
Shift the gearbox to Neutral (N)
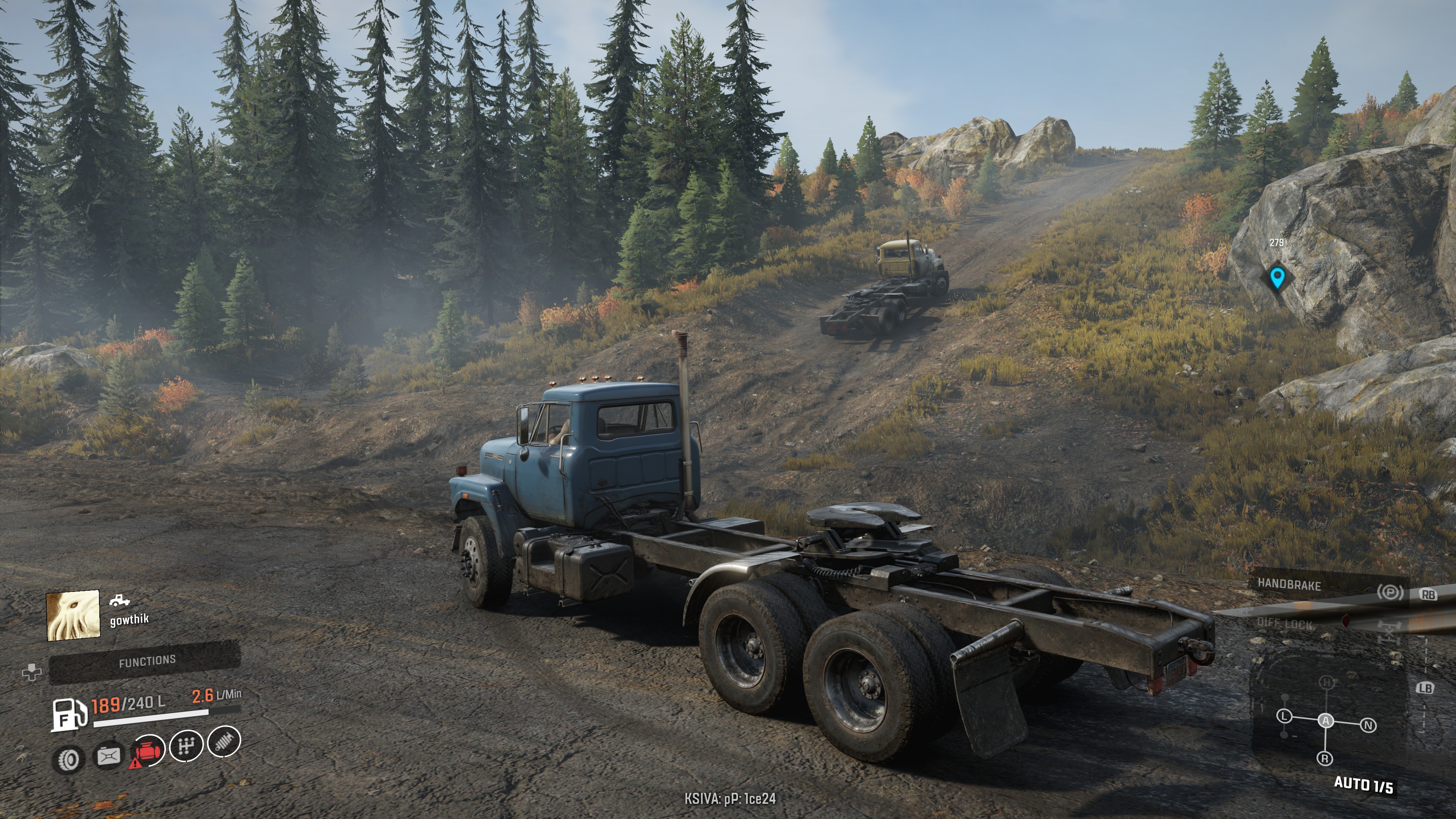(1368, 725)
